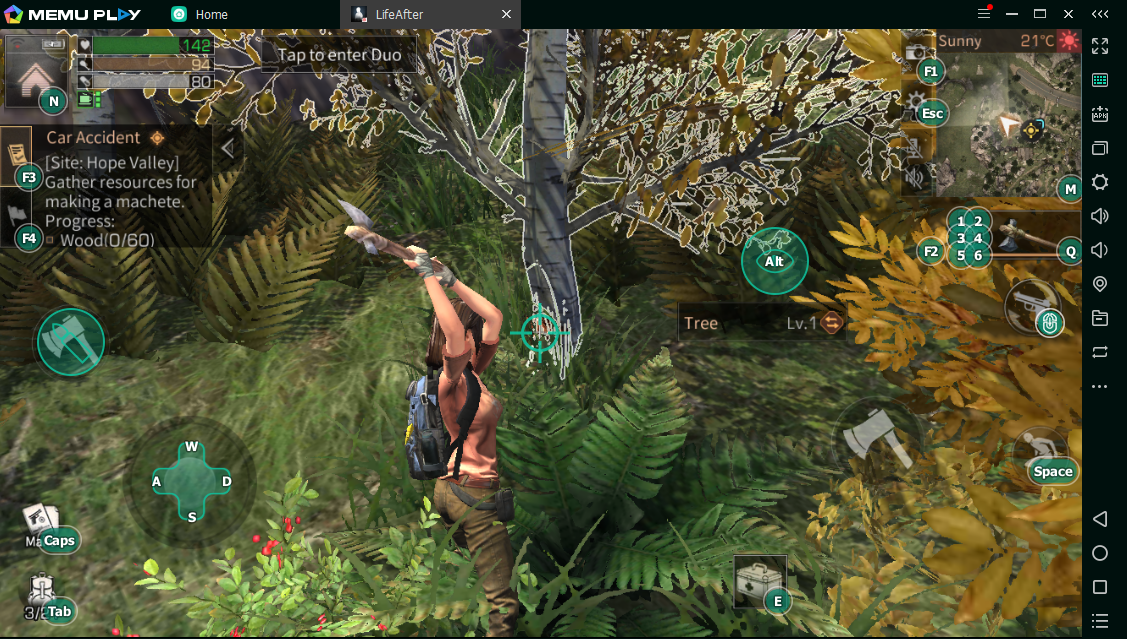
Task: Open the backpack inventory
Action: click(40, 592)
